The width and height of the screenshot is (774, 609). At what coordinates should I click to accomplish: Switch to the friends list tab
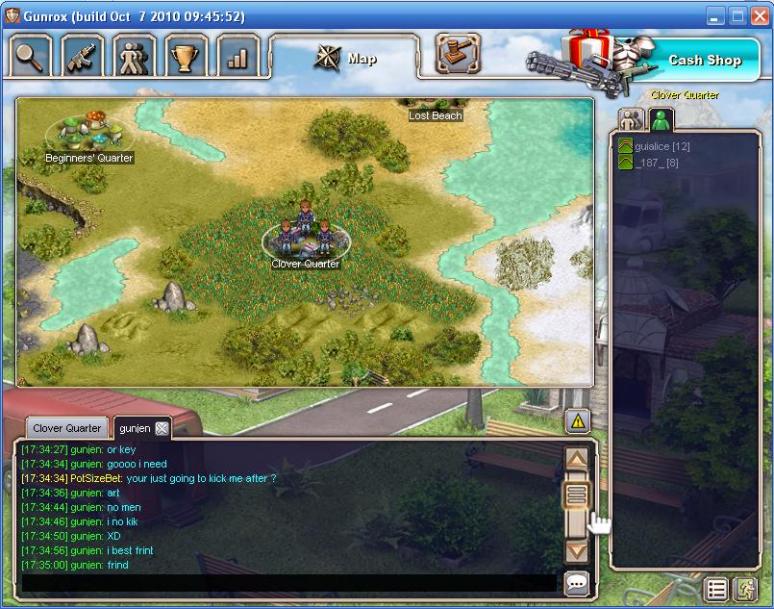pyautogui.click(x=630, y=121)
